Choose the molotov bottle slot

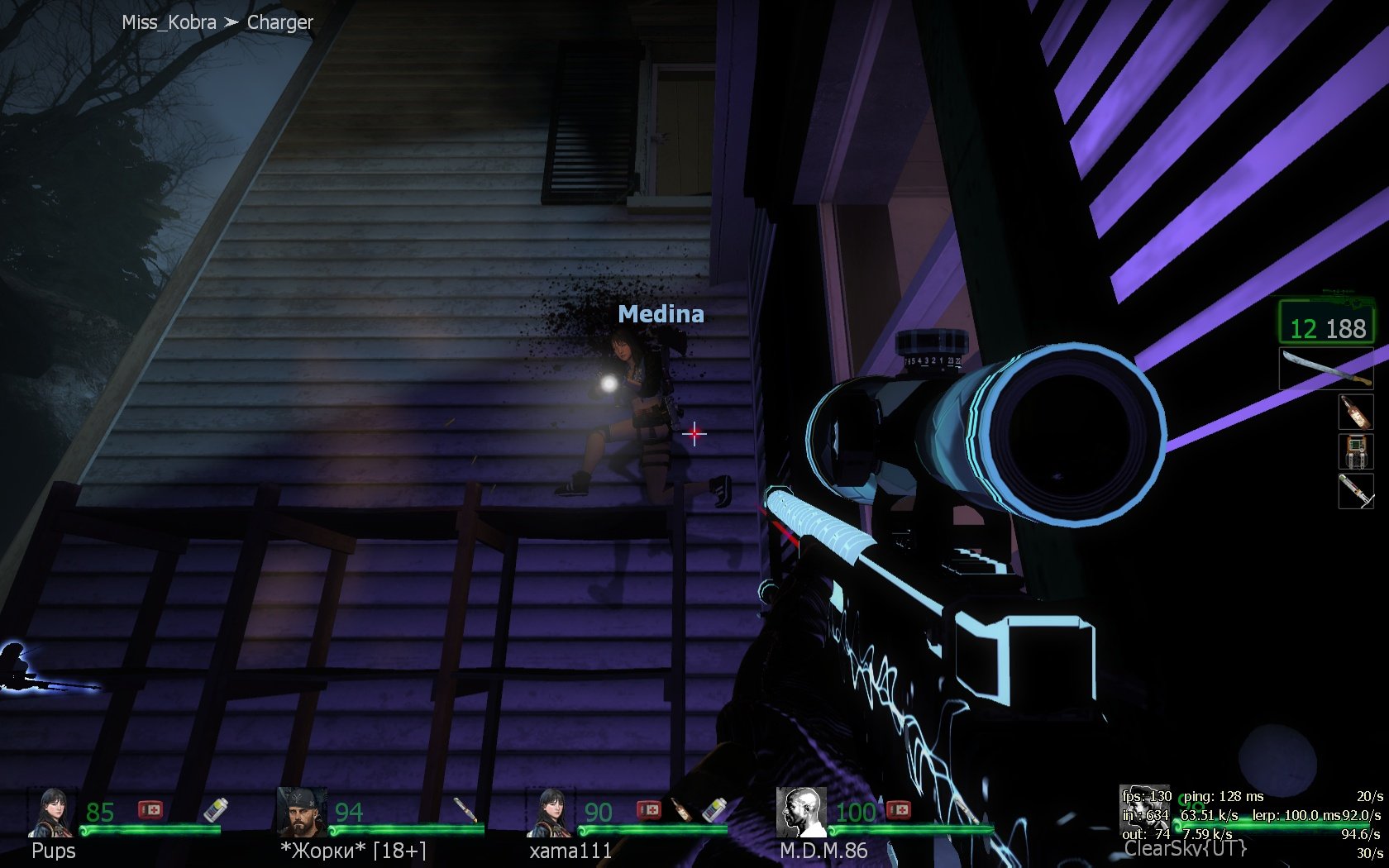point(1355,411)
